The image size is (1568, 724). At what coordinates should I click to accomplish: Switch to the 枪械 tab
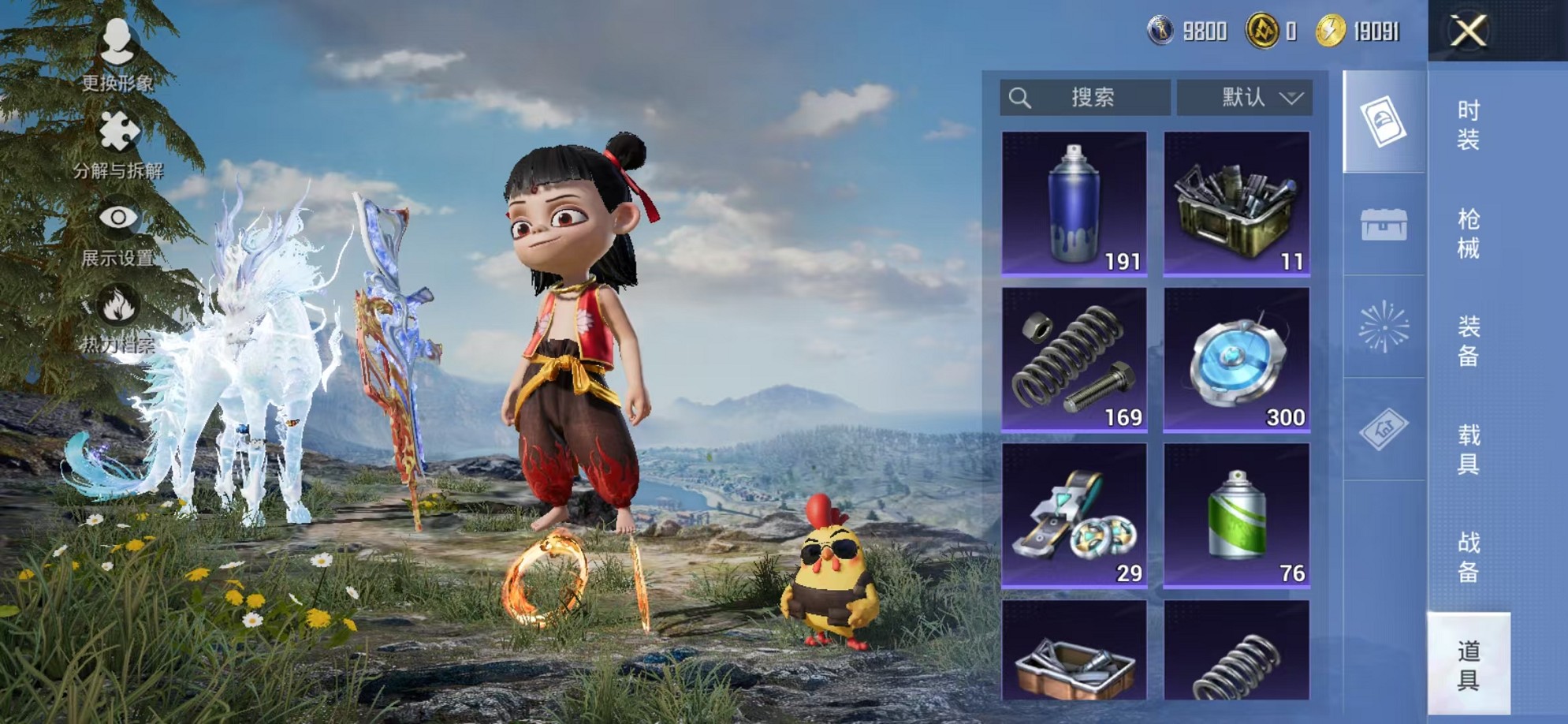(1468, 233)
